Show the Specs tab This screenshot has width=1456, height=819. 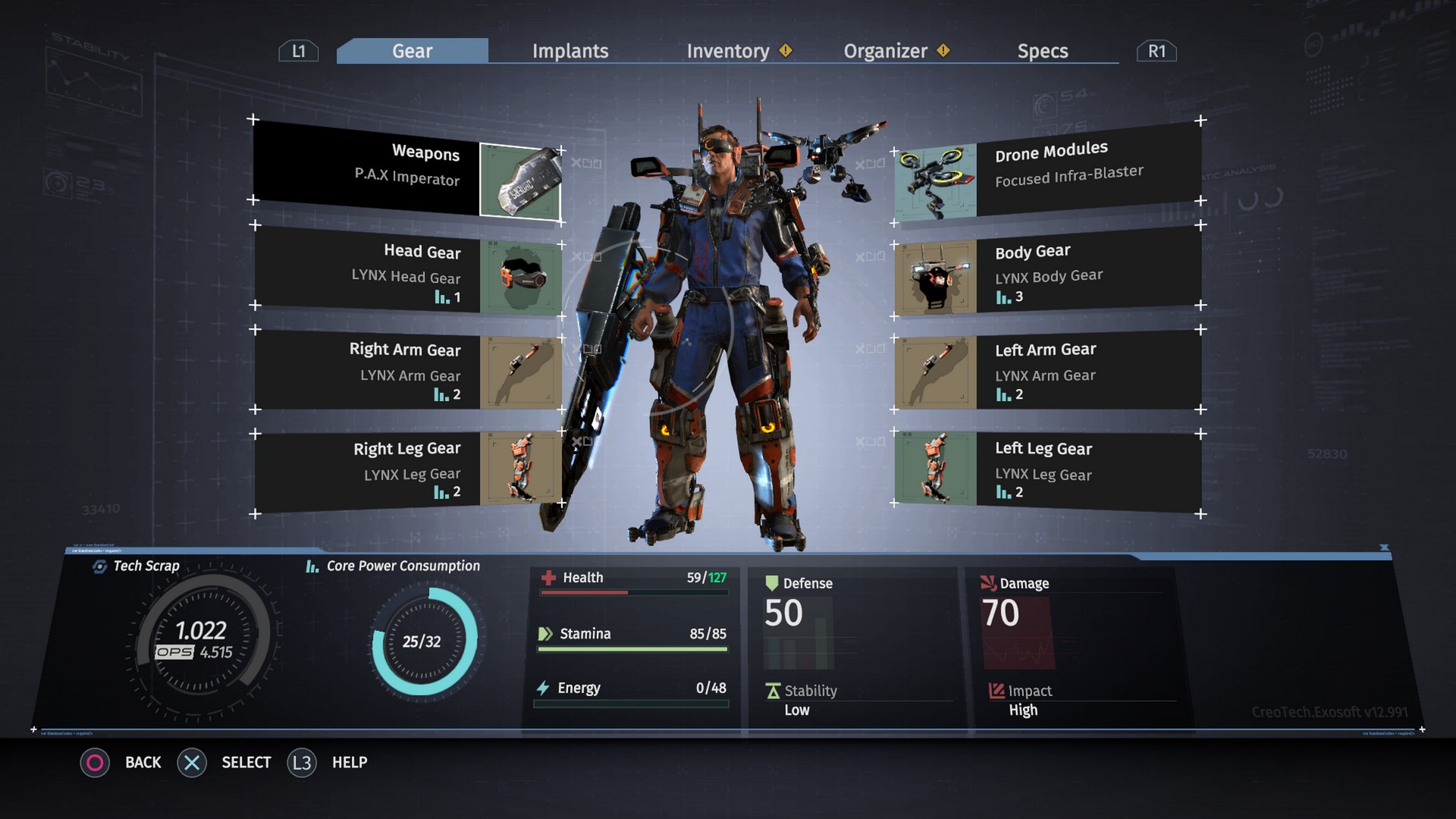tap(1043, 51)
